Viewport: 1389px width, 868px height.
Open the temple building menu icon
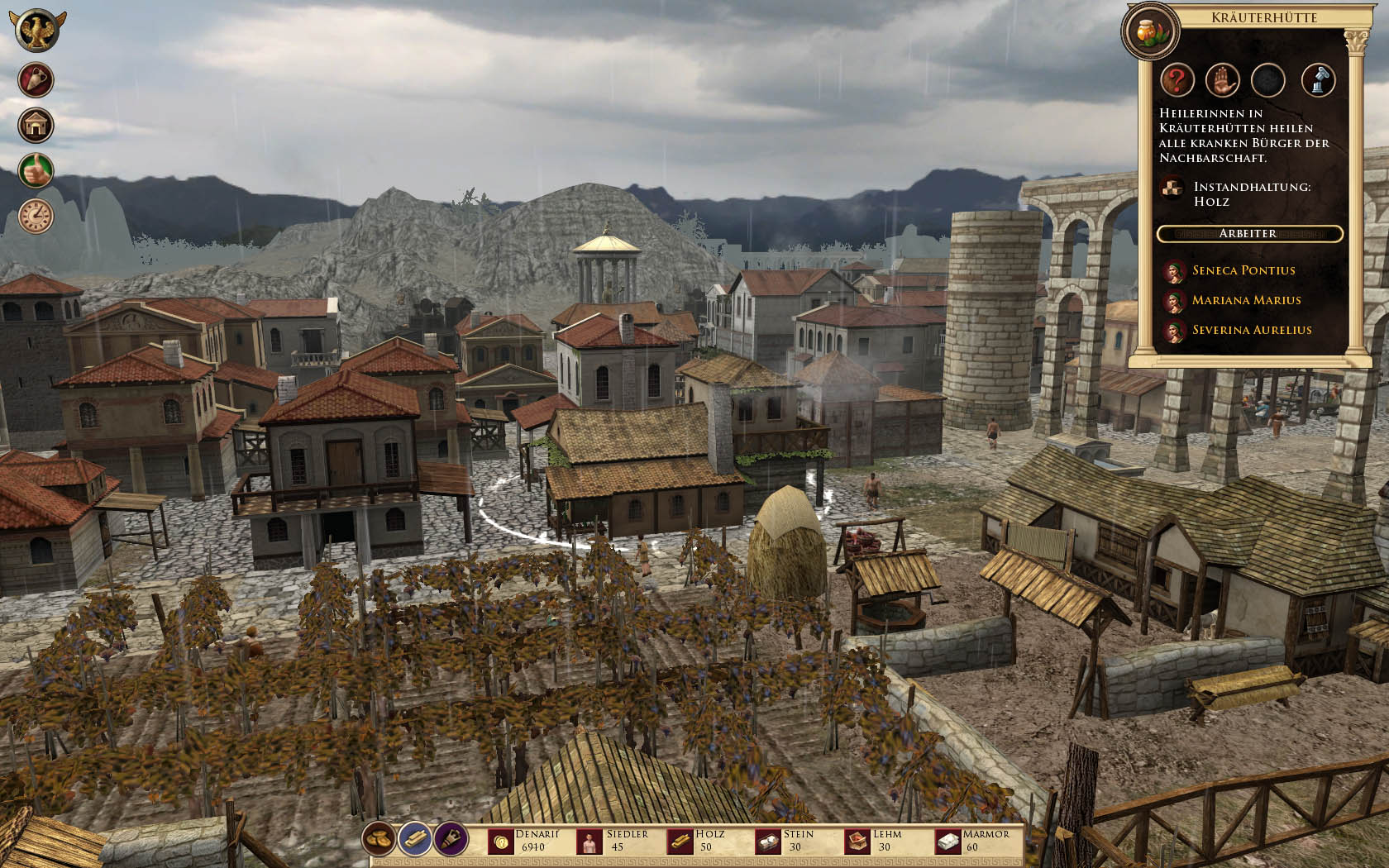coord(37,126)
